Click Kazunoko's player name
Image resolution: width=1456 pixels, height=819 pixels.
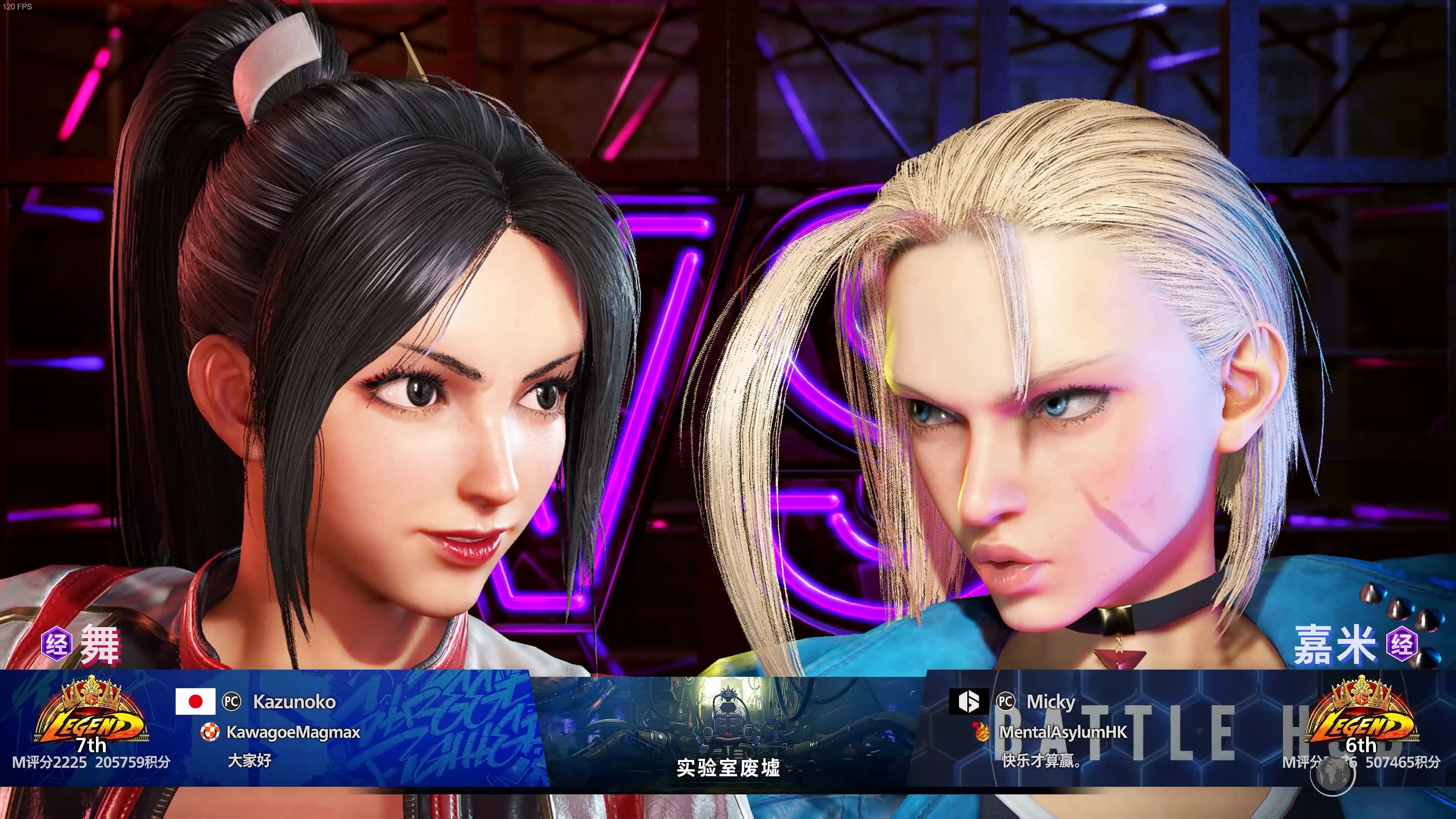point(294,701)
